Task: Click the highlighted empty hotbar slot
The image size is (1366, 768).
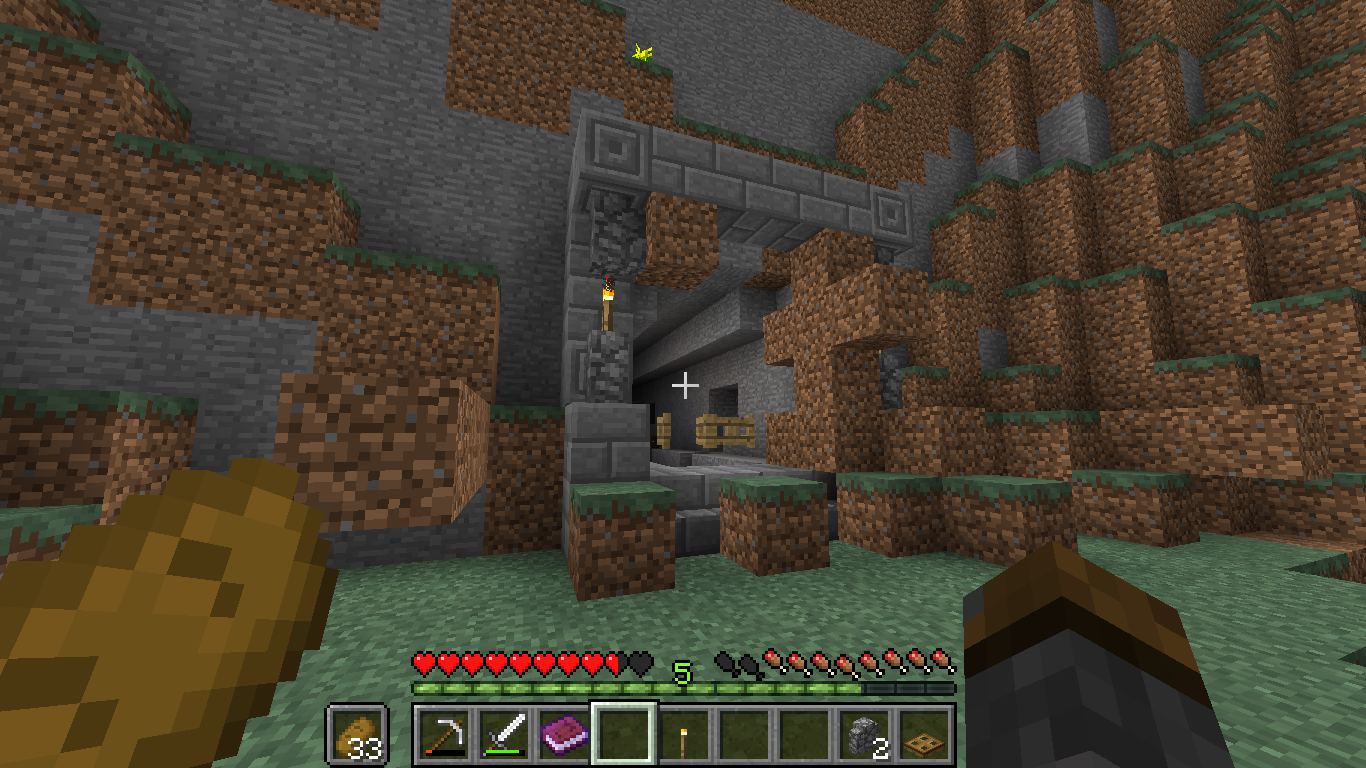Action: point(624,735)
